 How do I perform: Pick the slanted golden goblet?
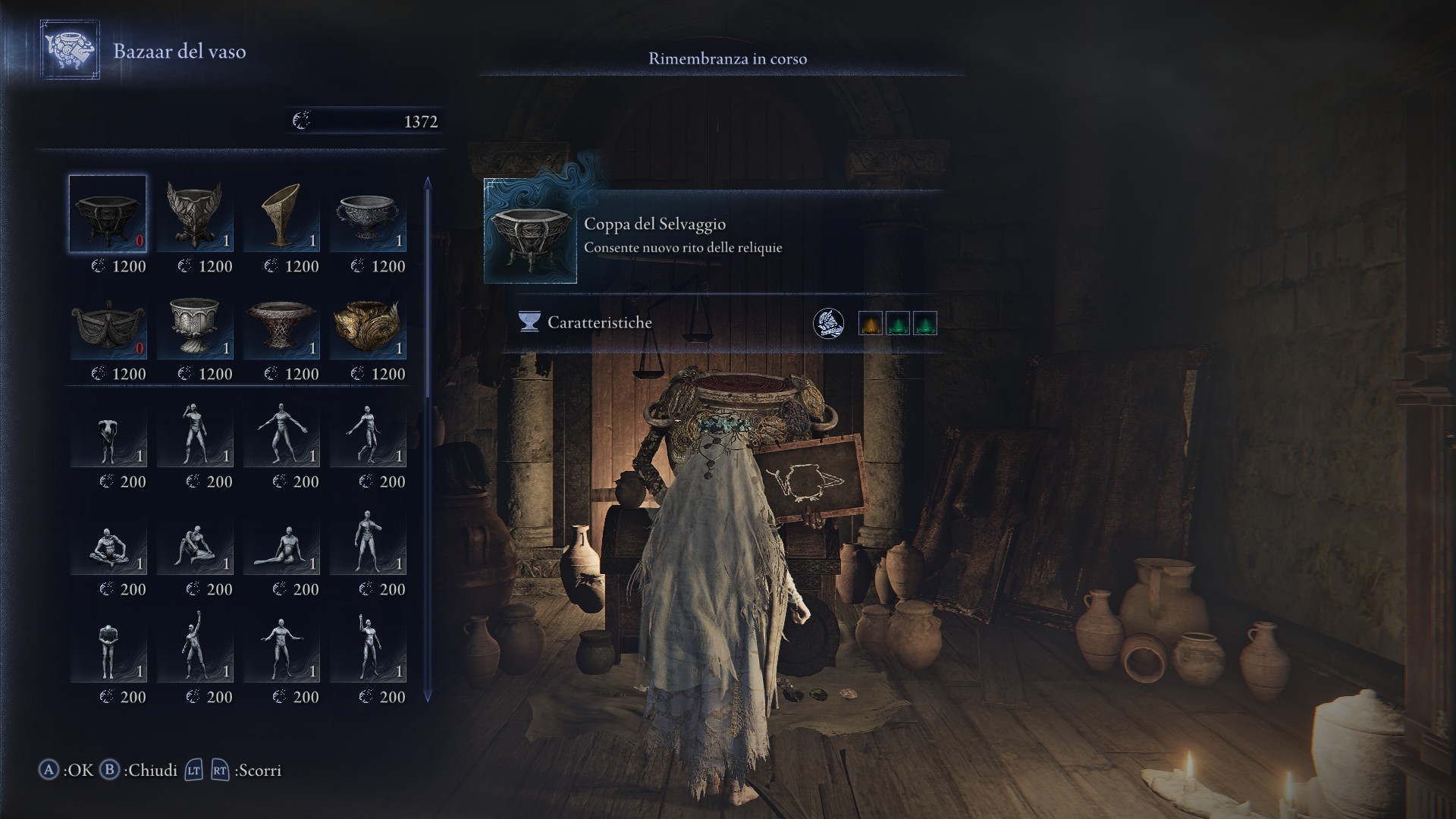coord(281,214)
